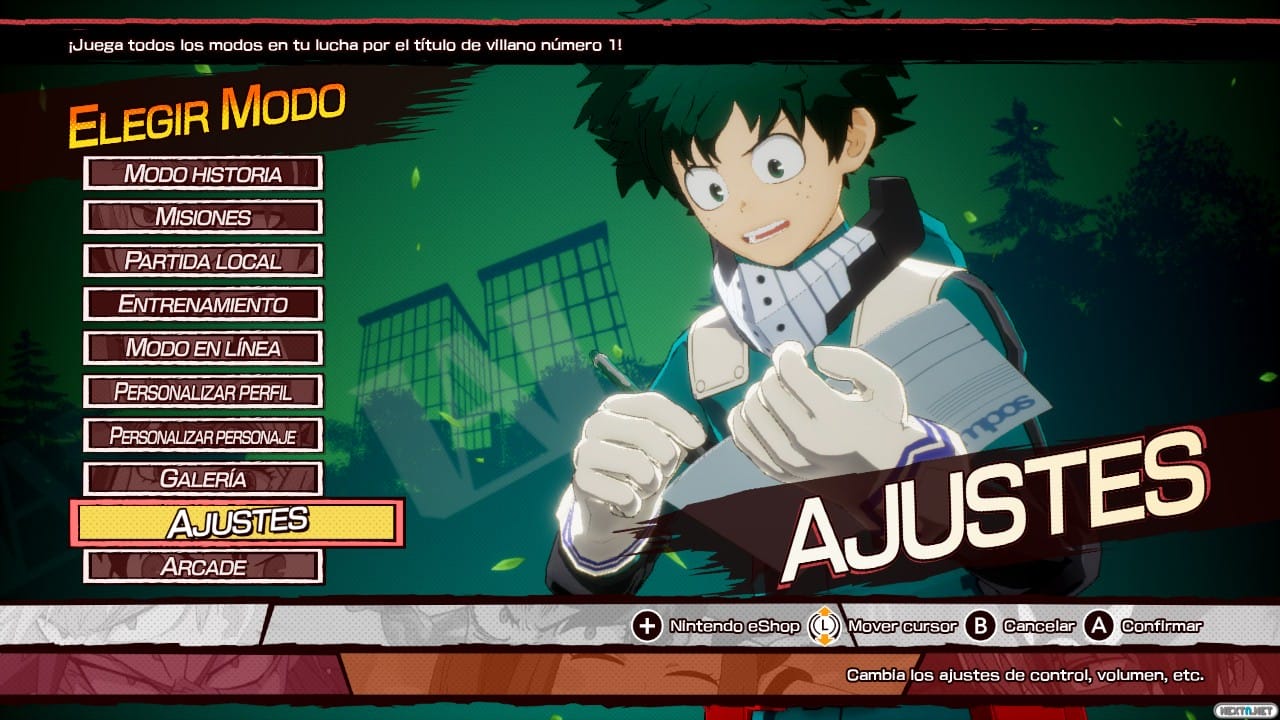Viewport: 1280px width, 720px height.
Task: Click the highlighted Ajustes entry
Action: (x=237, y=522)
